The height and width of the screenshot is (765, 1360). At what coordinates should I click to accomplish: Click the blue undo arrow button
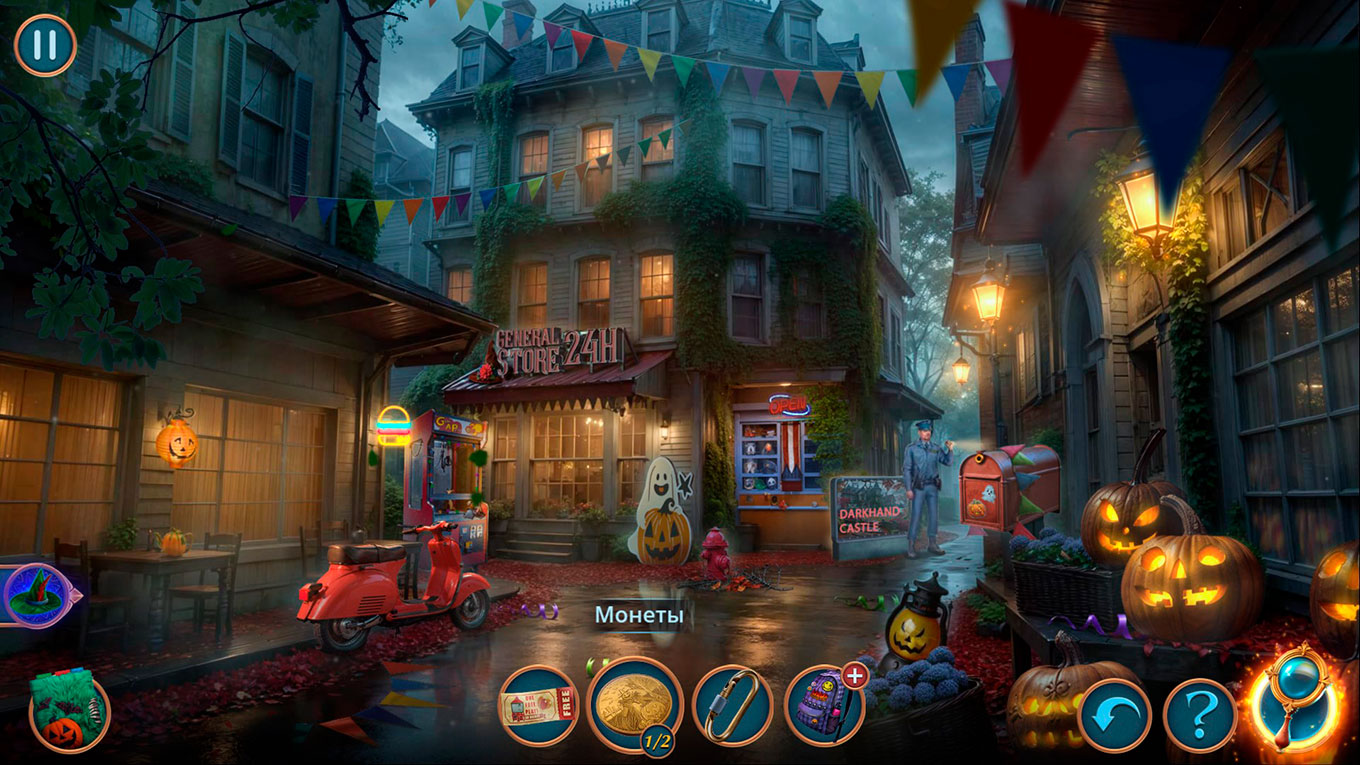(x=1114, y=715)
